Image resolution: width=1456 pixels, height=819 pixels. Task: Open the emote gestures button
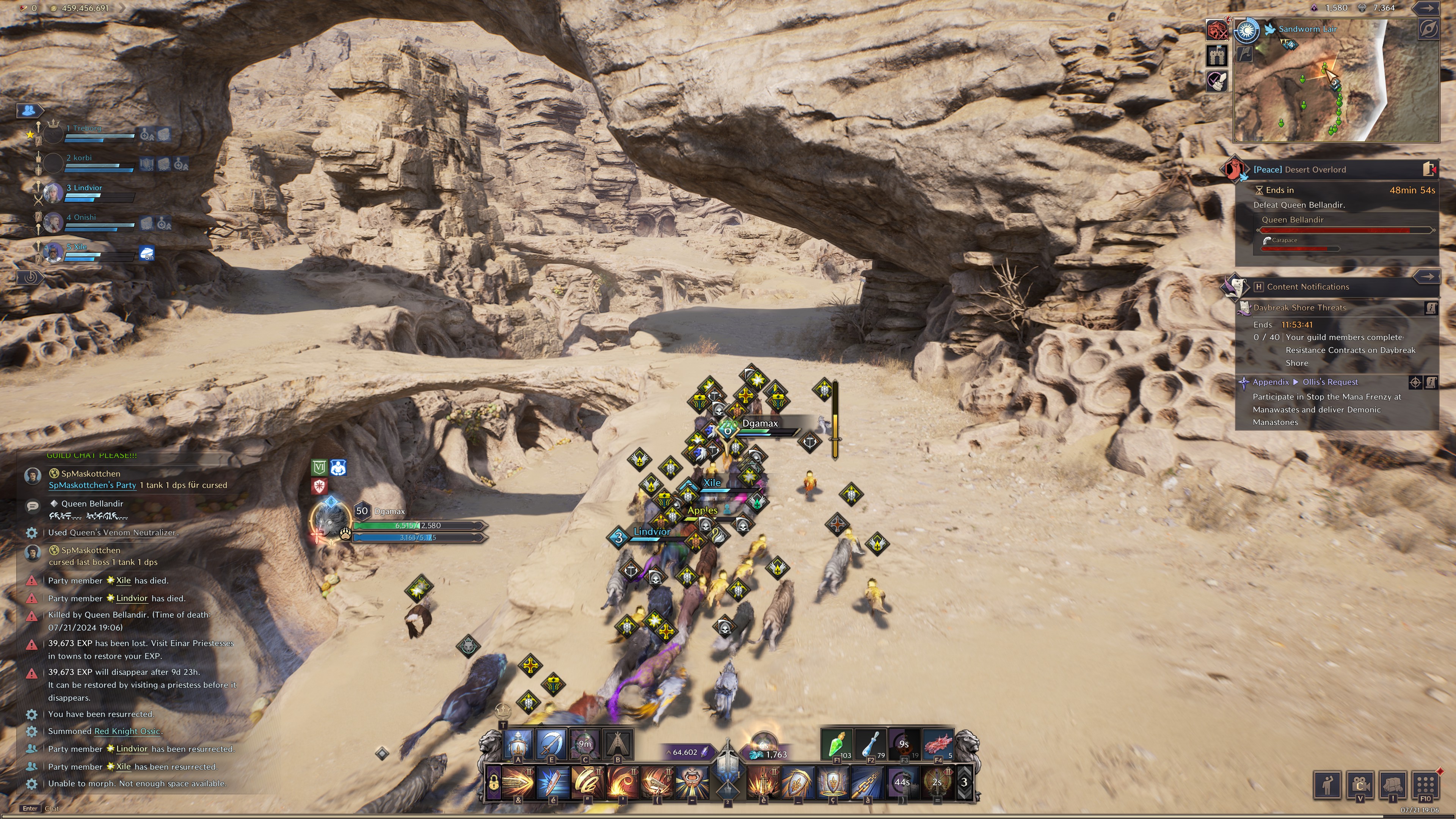(1327, 784)
